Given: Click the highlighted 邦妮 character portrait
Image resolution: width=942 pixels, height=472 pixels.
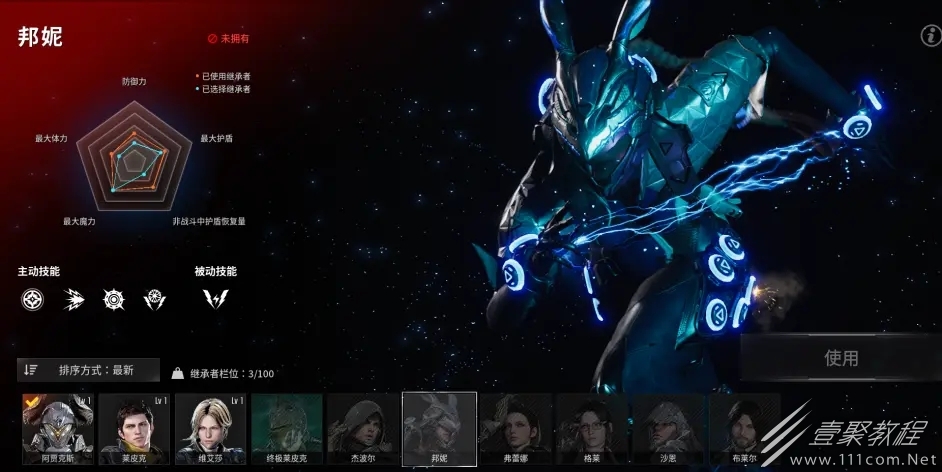Looking at the screenshot, I should pos(439,428).
